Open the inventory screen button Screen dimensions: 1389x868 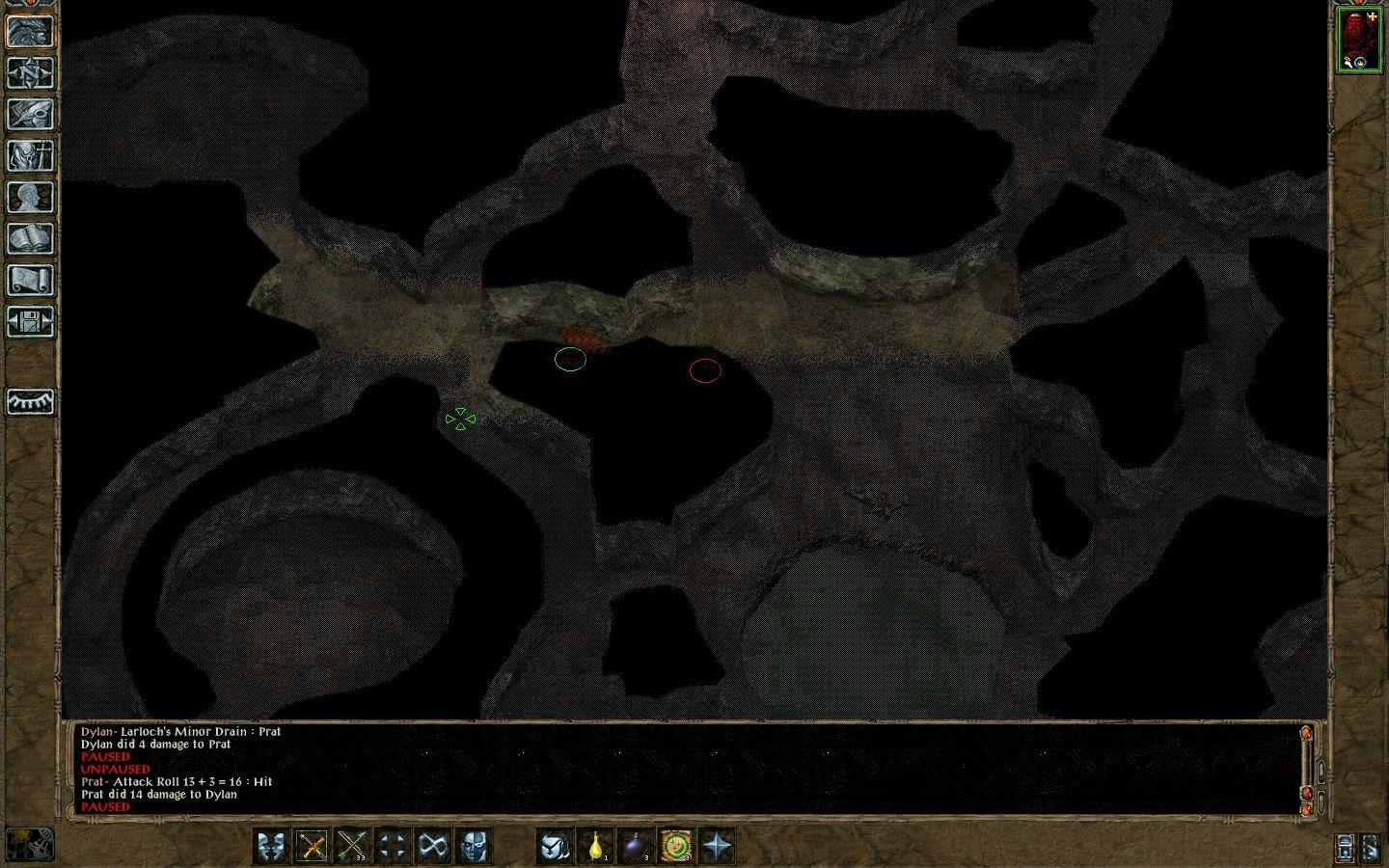click(30, 155)
